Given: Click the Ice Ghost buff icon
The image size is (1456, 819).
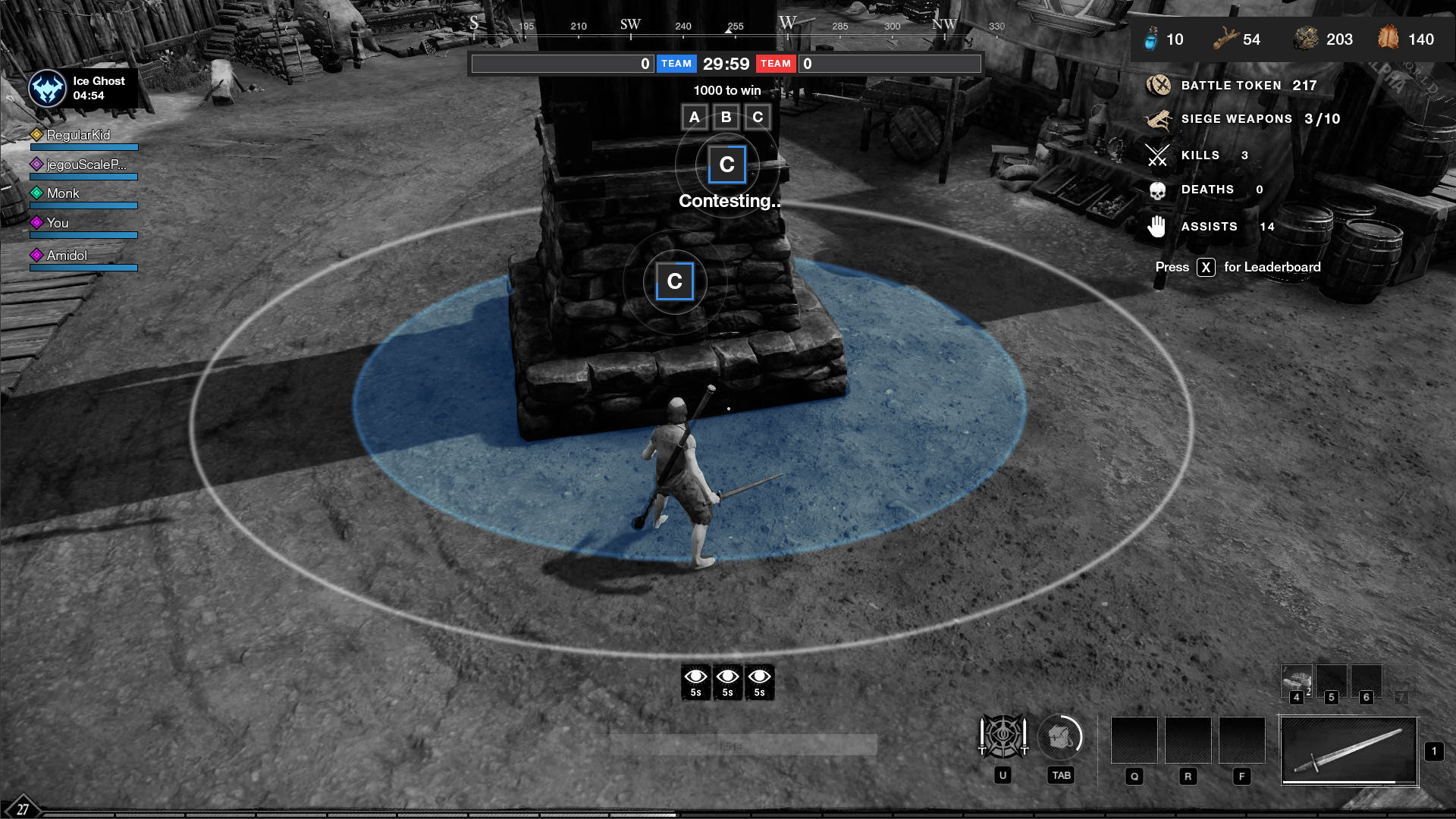Looking at the screenshot, I should tap(47, 89).
